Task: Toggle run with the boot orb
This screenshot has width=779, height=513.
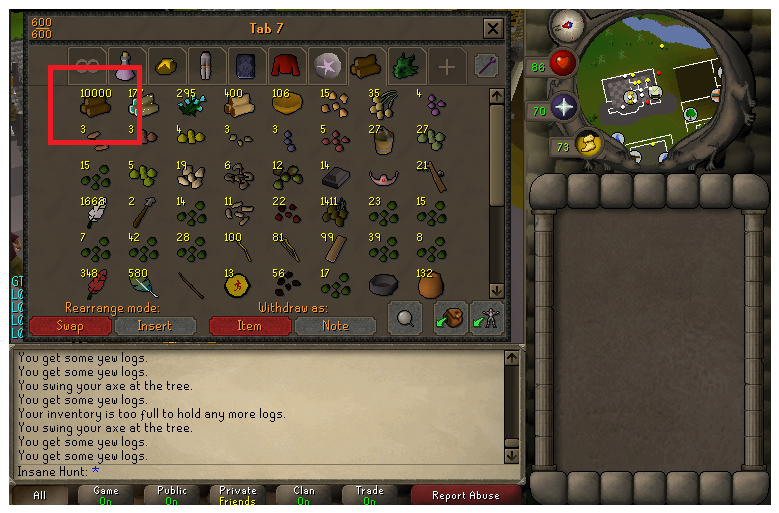Action: tap(588, 145)
